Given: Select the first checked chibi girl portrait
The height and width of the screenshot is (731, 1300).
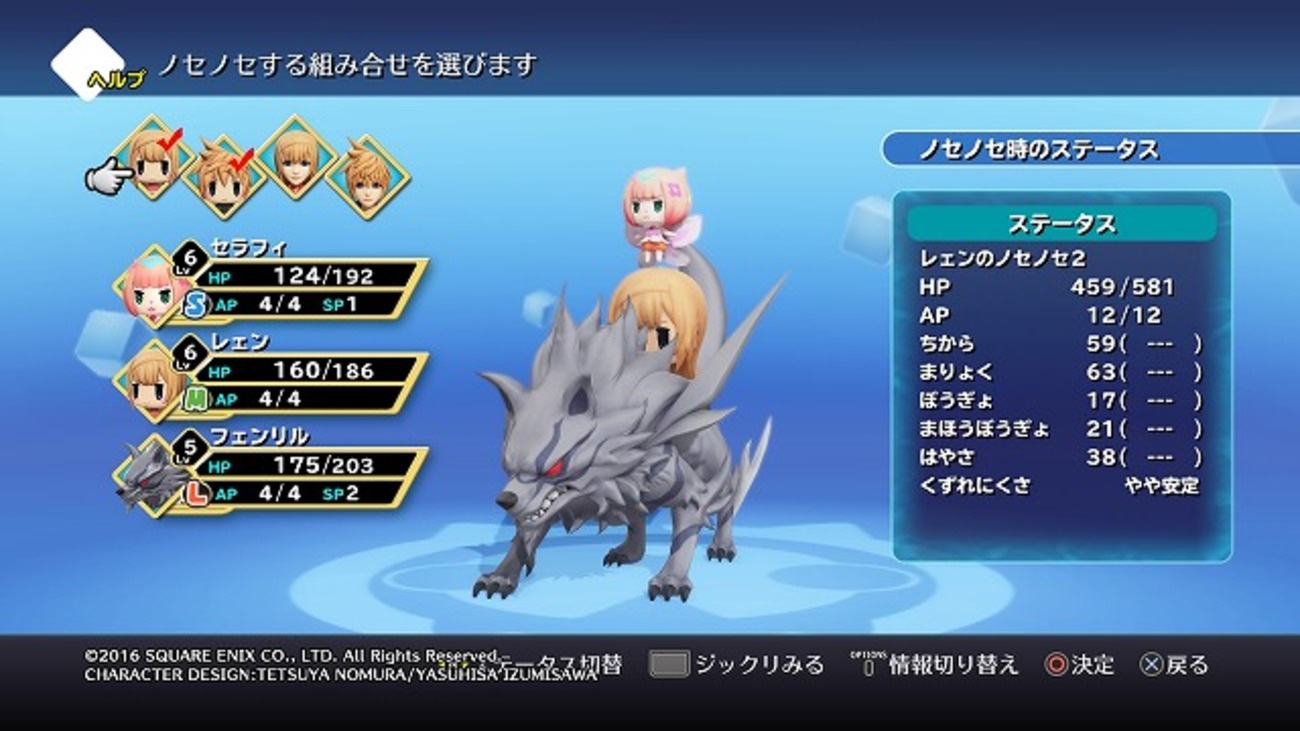Looking at the screenshot, I should (x=153, y=158).
